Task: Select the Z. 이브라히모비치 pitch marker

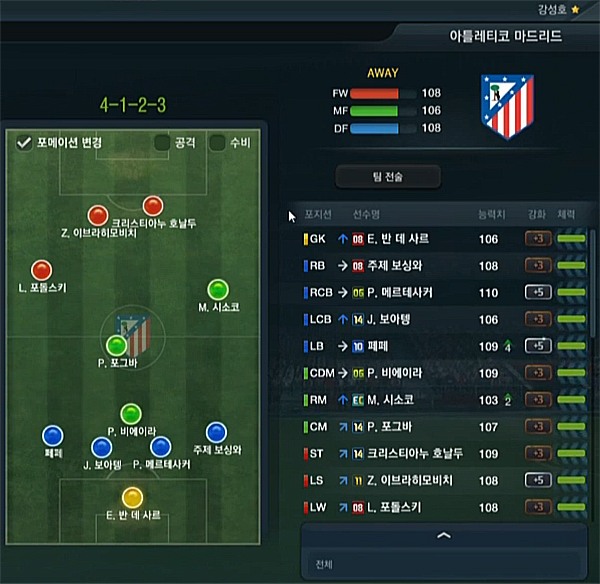Action: pos(97,214)
